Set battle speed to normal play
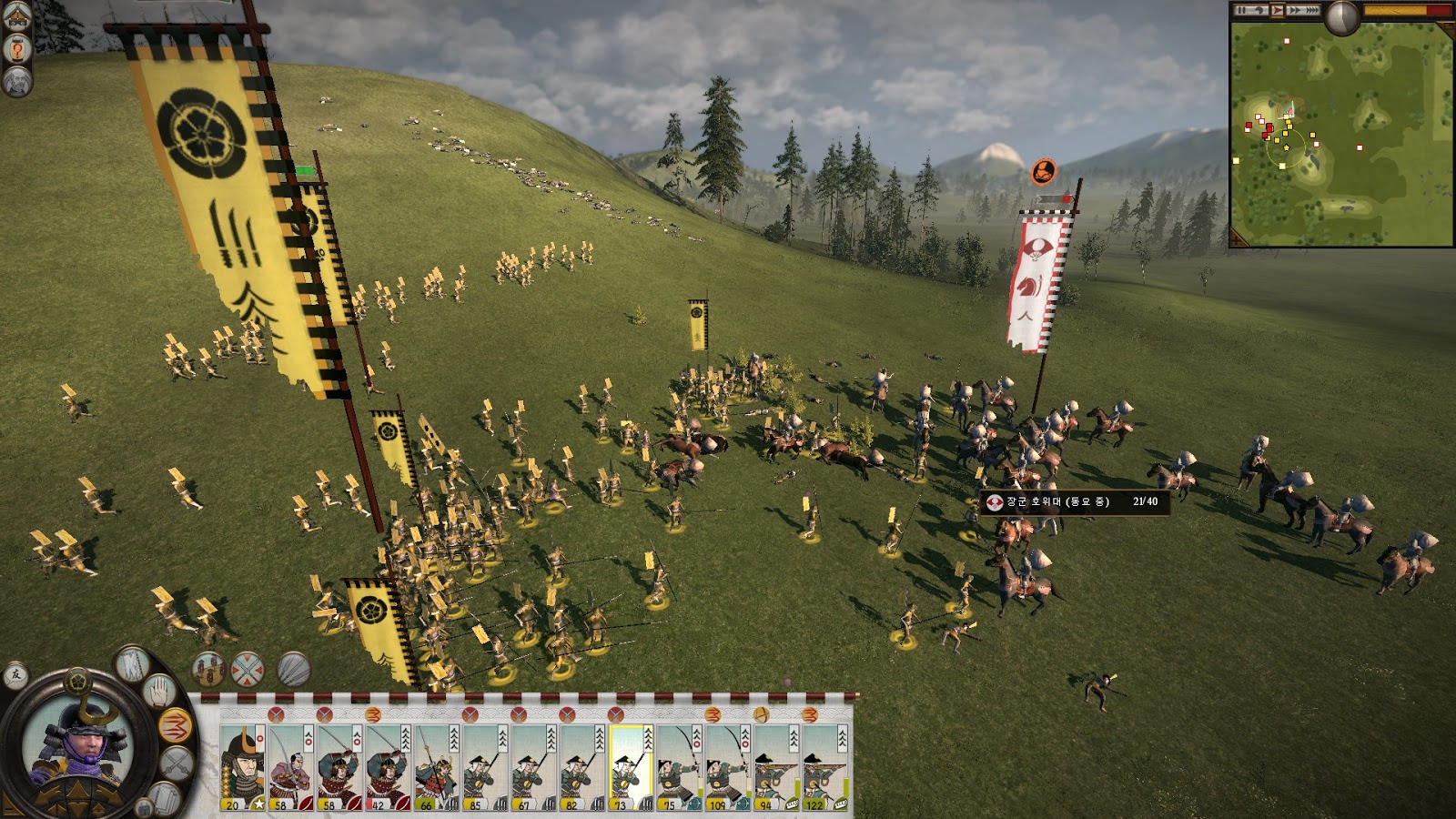1456x819 pixels. coord(1278,10)
